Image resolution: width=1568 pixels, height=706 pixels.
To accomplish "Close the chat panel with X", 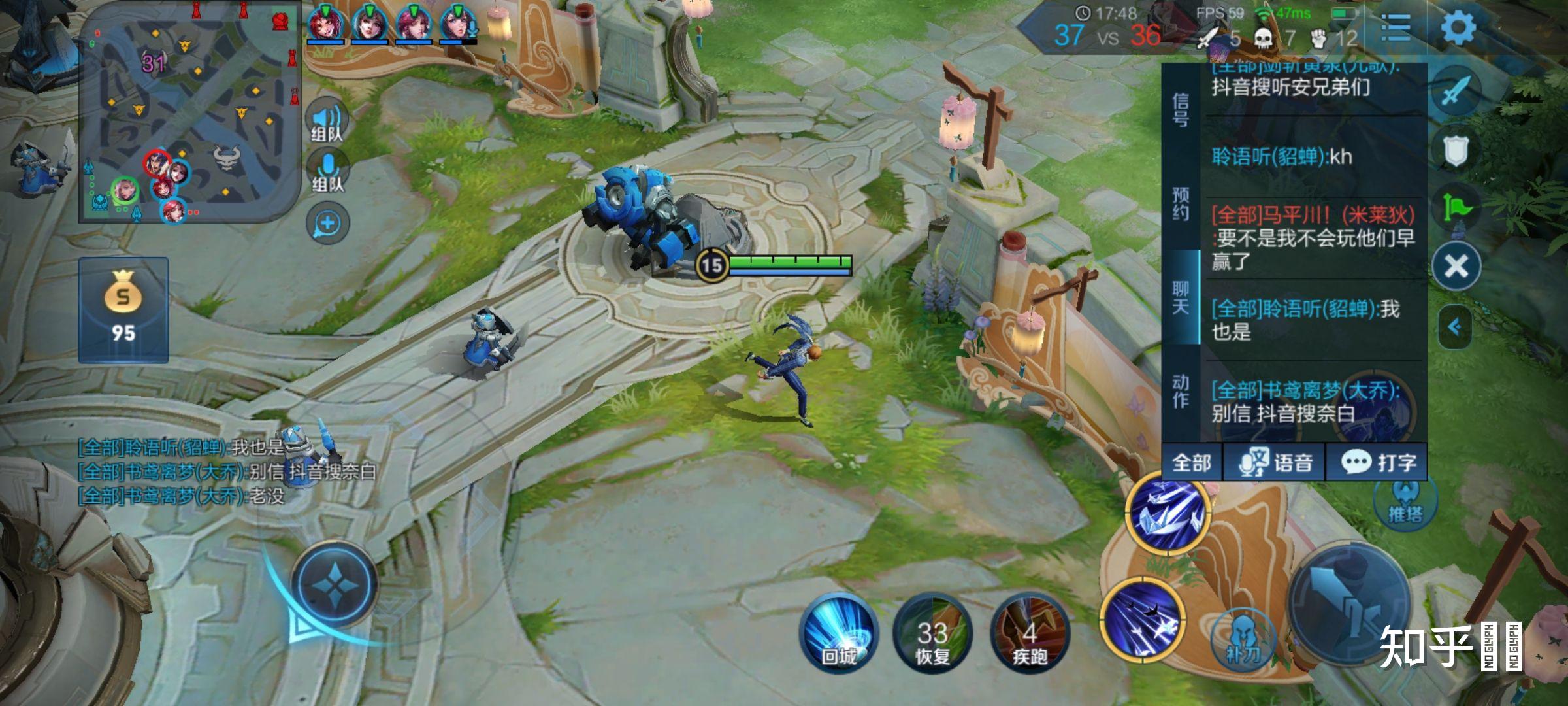I will point(1456,266).
